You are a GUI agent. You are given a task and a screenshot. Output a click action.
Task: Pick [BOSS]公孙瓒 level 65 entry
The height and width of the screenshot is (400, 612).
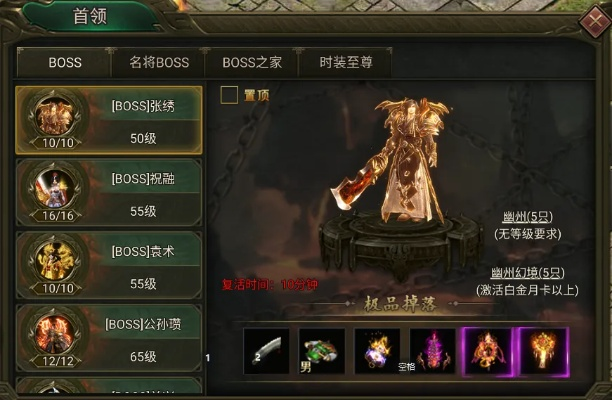108,339
